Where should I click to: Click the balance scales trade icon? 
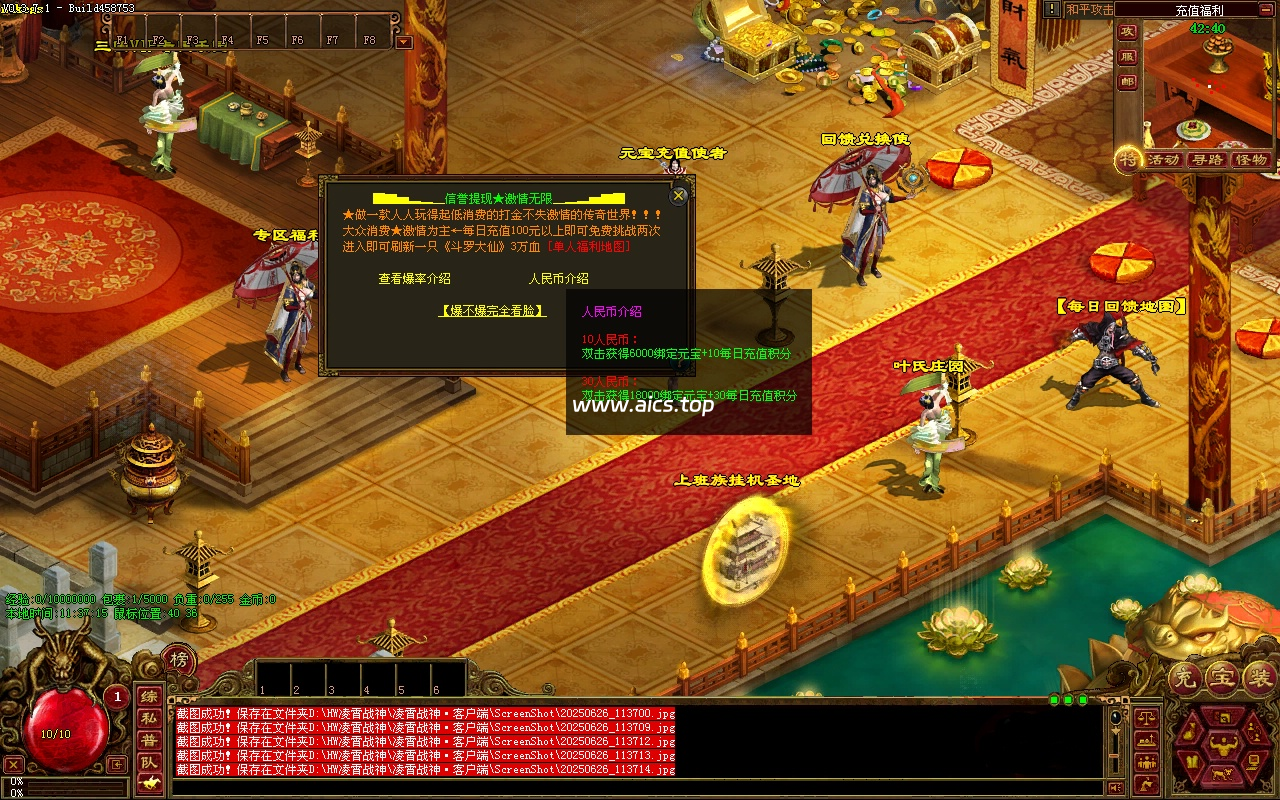[1146, 718]
